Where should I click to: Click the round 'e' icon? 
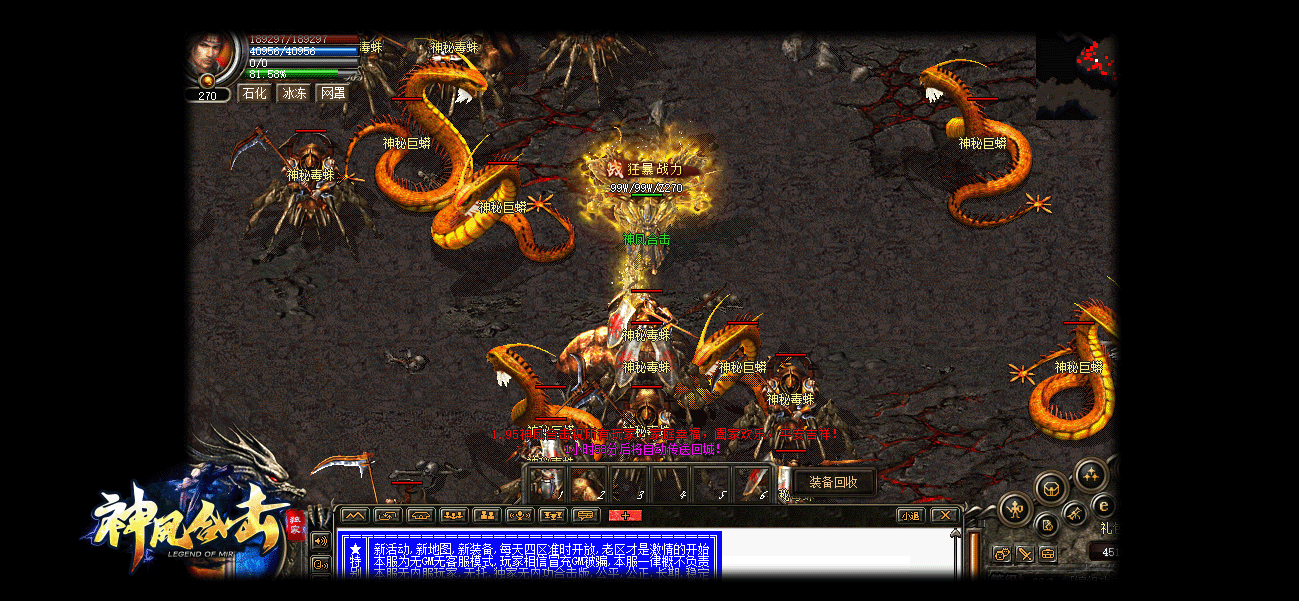1104,506
